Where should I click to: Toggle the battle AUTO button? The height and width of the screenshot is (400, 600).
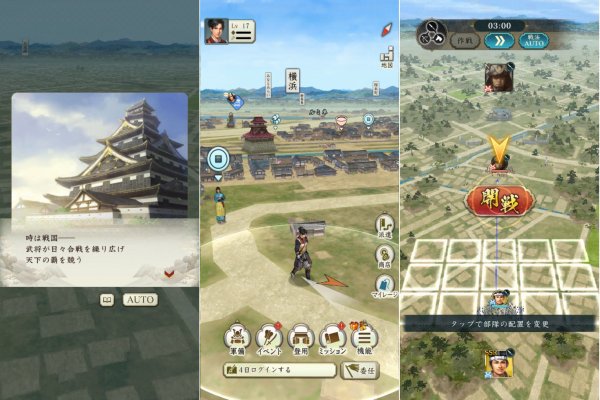[533, 41]
